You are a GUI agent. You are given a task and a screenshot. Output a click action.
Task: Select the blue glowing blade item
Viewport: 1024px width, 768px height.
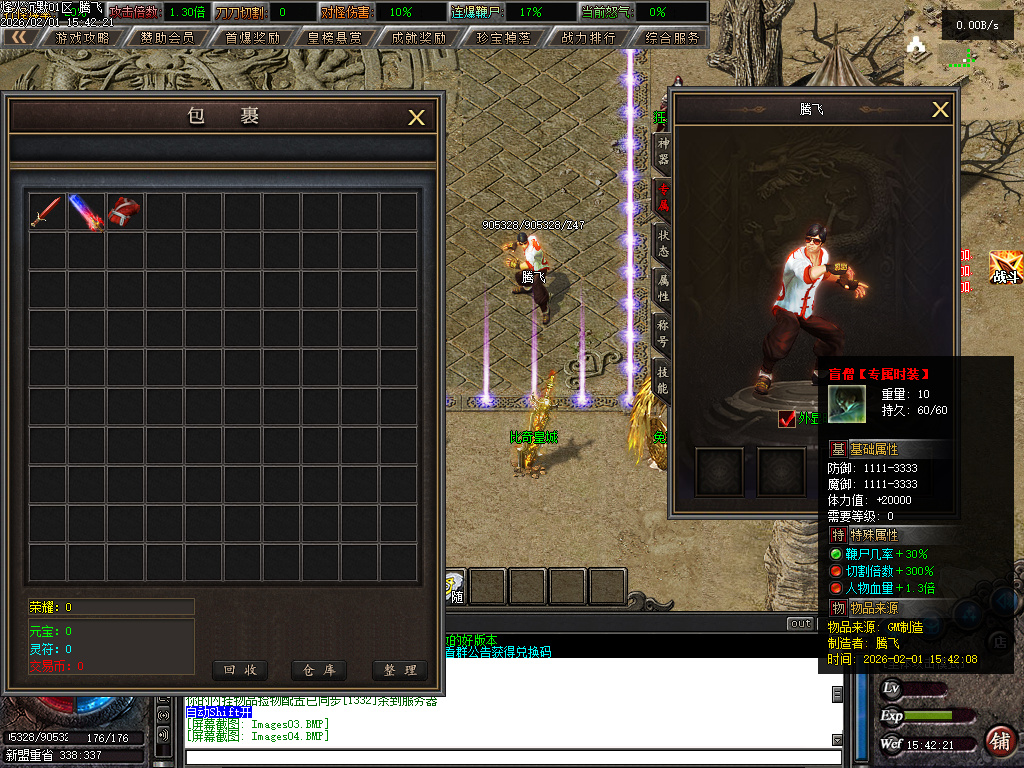pyautogui.click(x=86, y=212)
